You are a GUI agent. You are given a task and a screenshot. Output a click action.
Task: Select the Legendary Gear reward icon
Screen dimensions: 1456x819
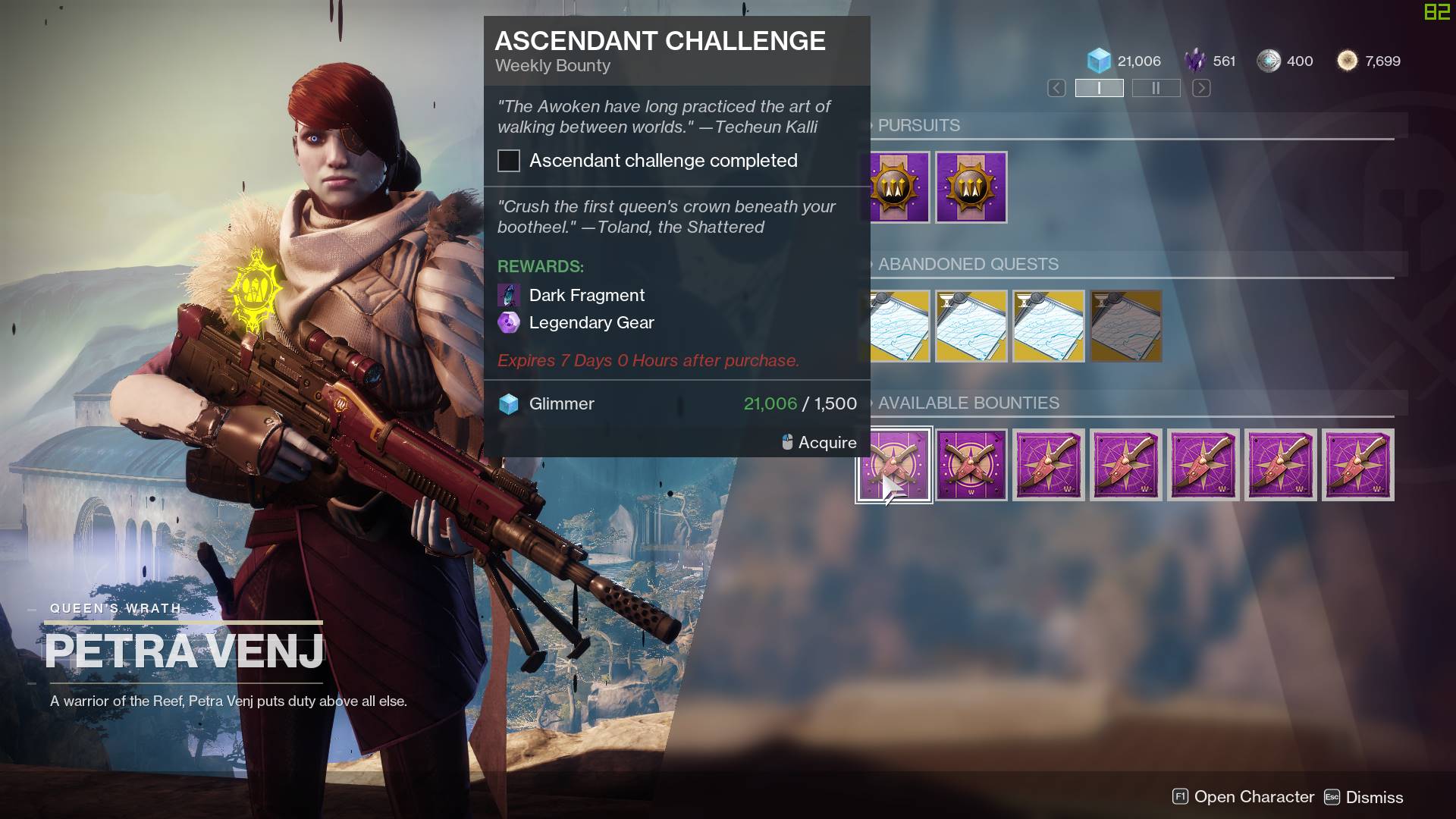click(508, 323)
